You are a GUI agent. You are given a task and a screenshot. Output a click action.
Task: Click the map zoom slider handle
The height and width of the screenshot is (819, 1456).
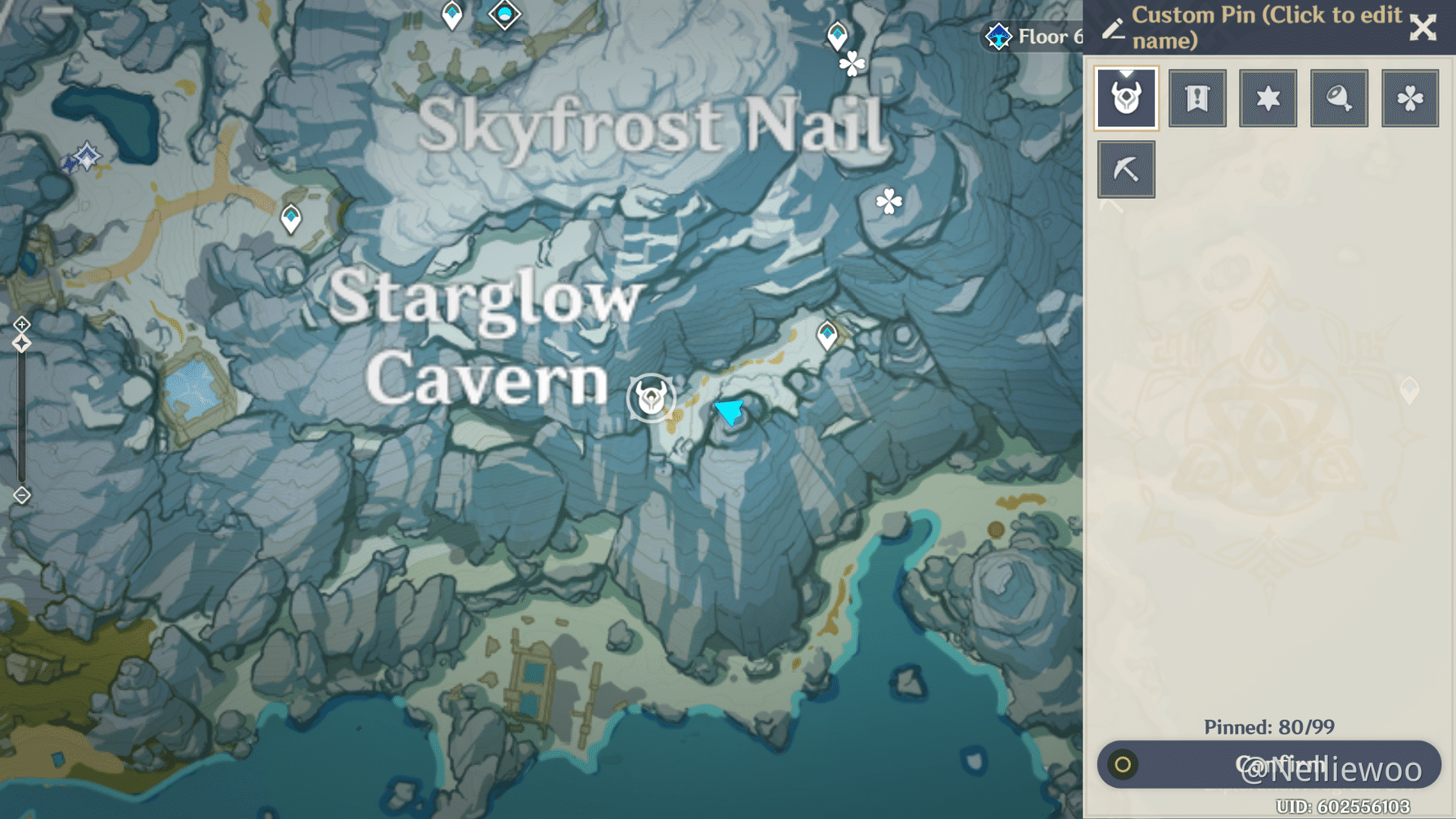[20, 343]
